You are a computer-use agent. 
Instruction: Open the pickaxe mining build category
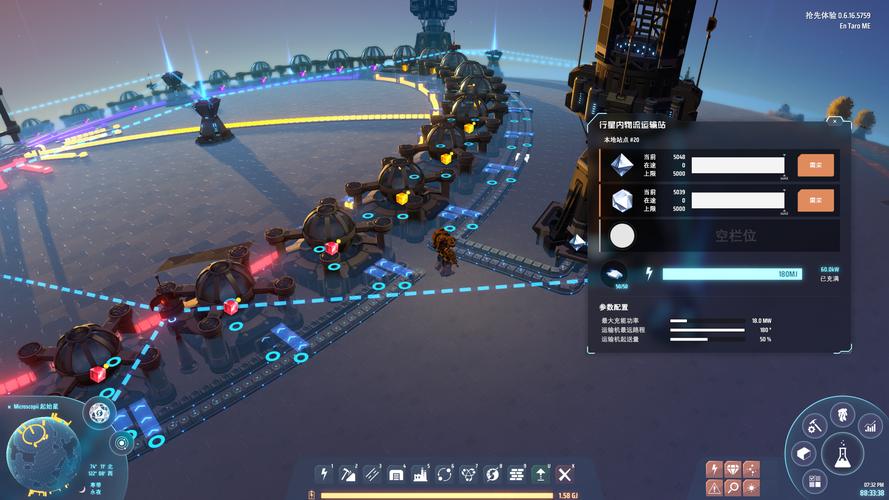[x=348, y=474]
